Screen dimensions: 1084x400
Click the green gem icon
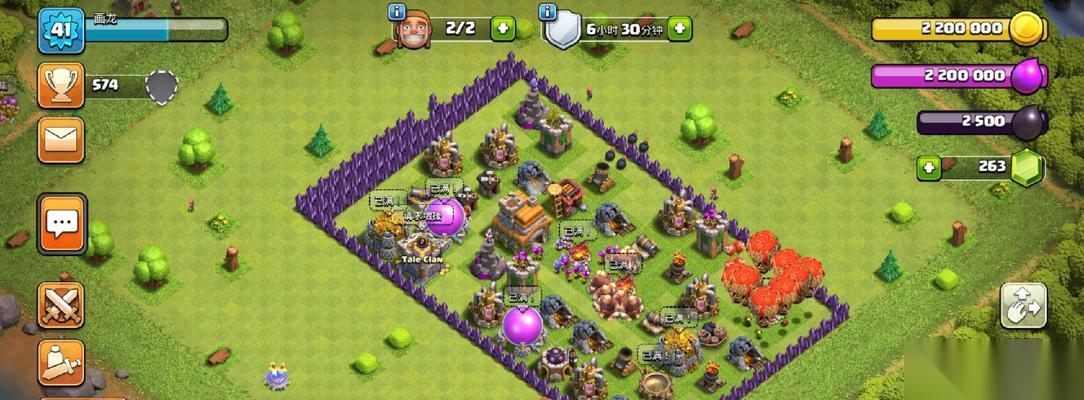click(1027, 167)
